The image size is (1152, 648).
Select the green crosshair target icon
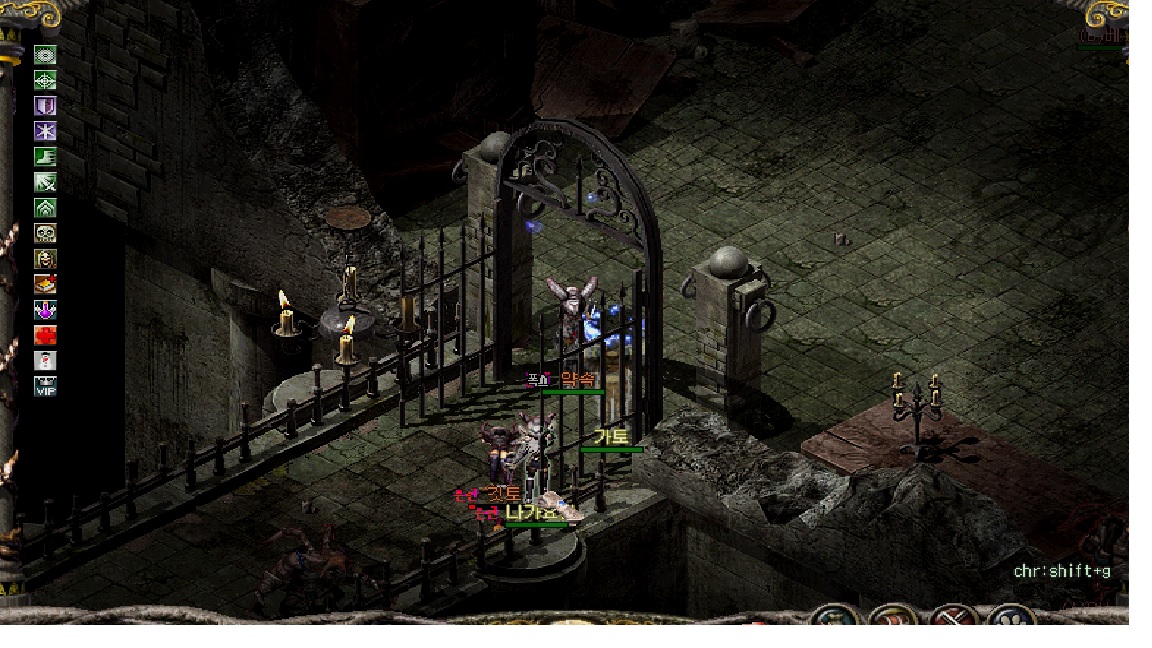pos(45,80)
